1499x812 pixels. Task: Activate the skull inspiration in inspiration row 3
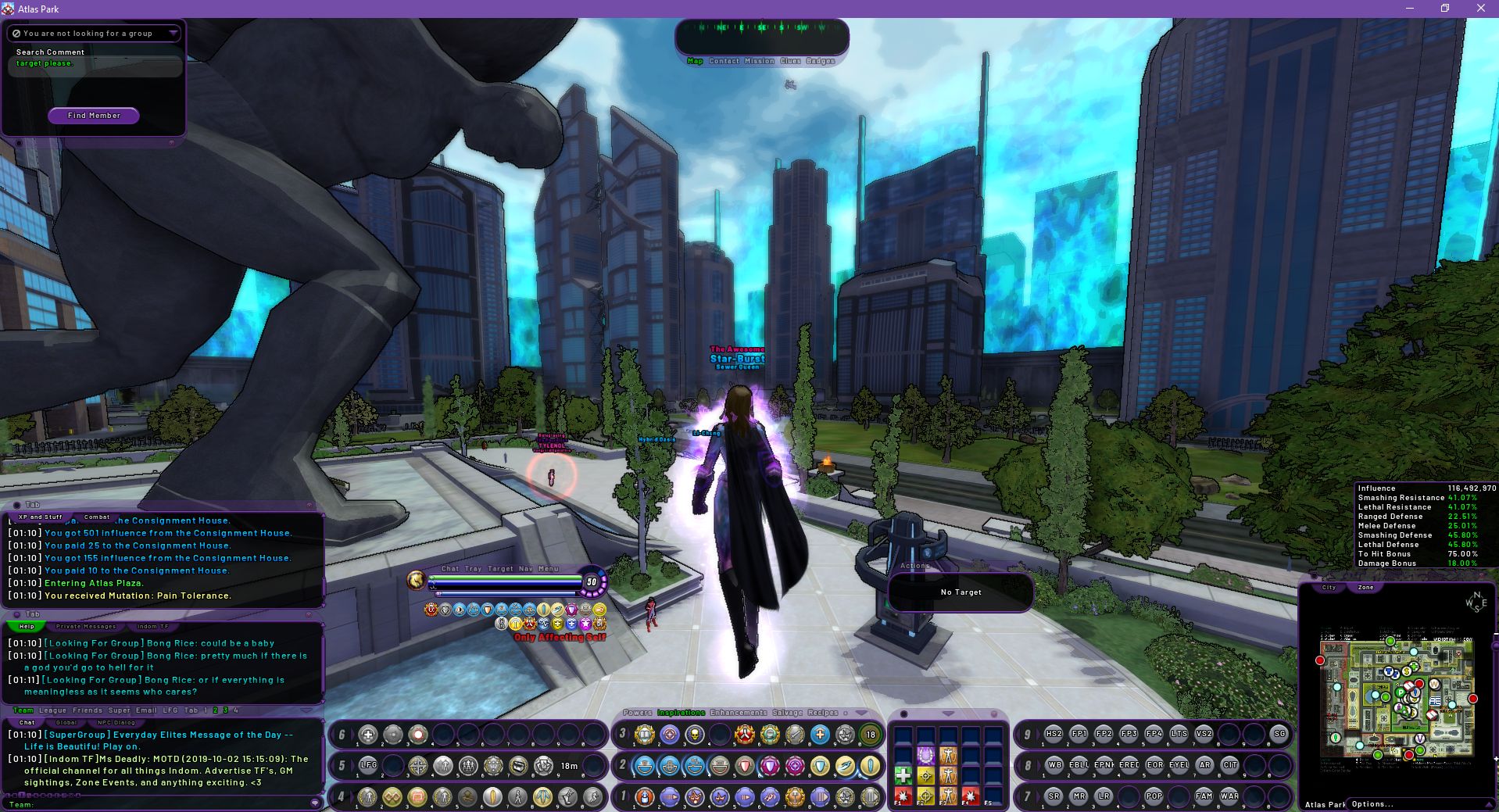point(694,734)
